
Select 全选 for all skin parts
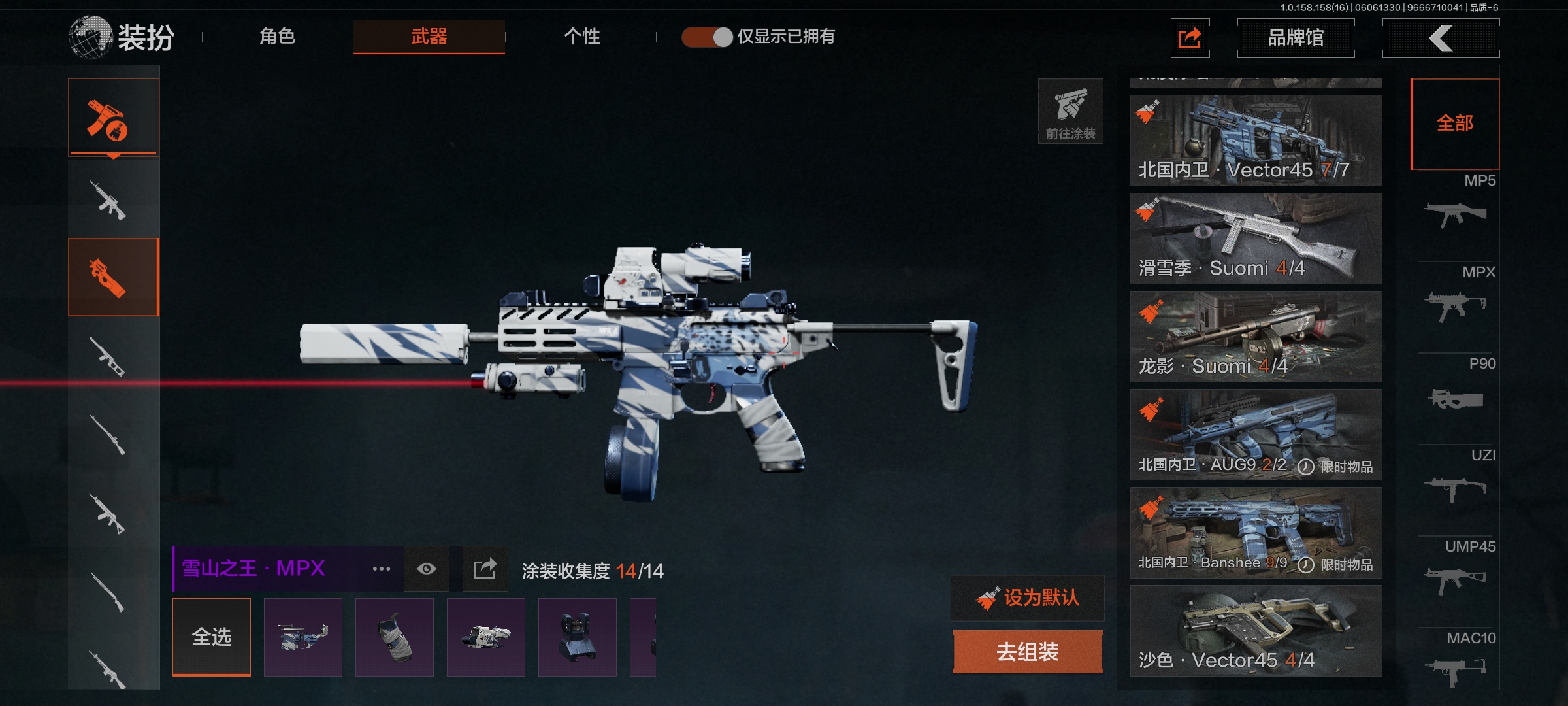tap(212, 637)
